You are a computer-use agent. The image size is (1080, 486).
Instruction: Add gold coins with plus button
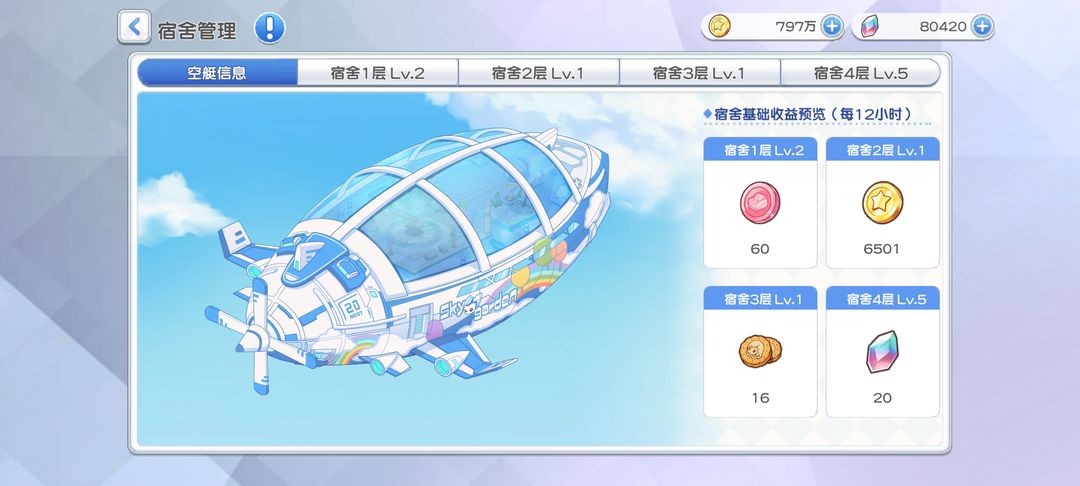[x=832, y=26]
